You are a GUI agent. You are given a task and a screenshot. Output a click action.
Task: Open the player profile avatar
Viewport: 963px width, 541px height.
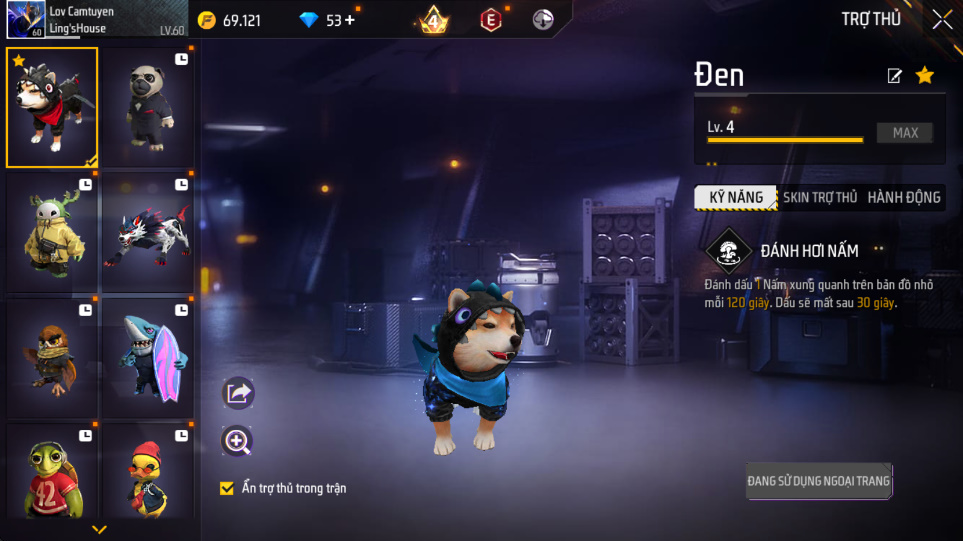(x=24, y=19)
